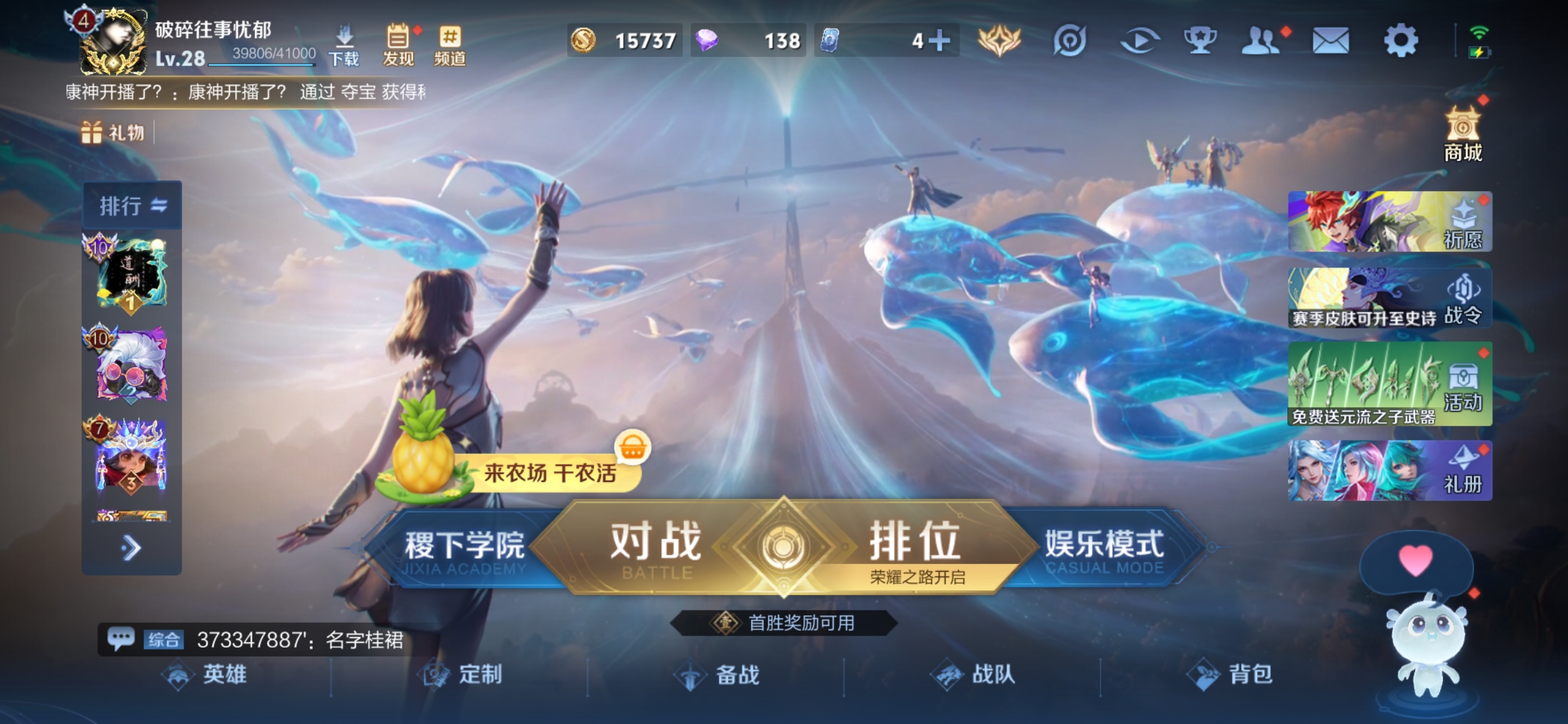Screen dimensions: 1568x724
Task: Toggle the 排行 ranking sort switch
Action: (156, 204)
